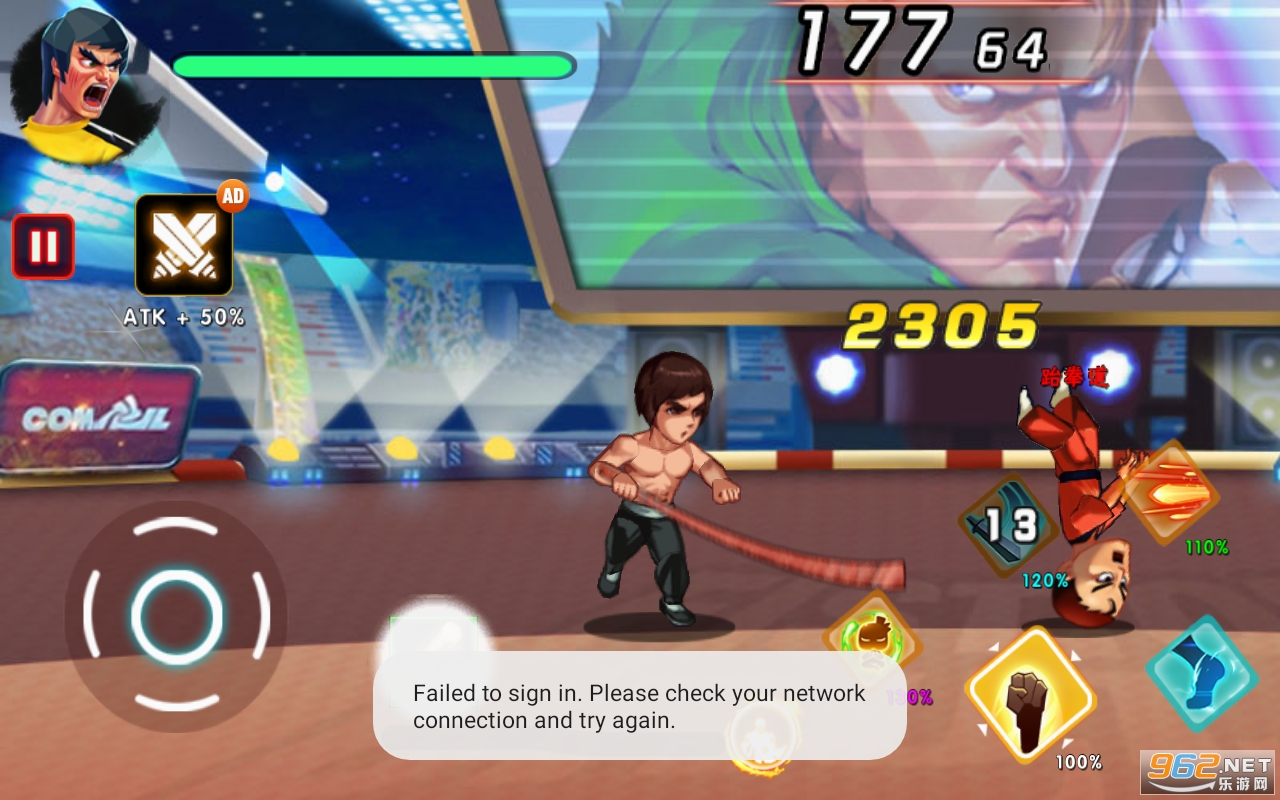Trigger the orange fireball skill
The image size is (1280, 800).
(x=1169, y=494)
